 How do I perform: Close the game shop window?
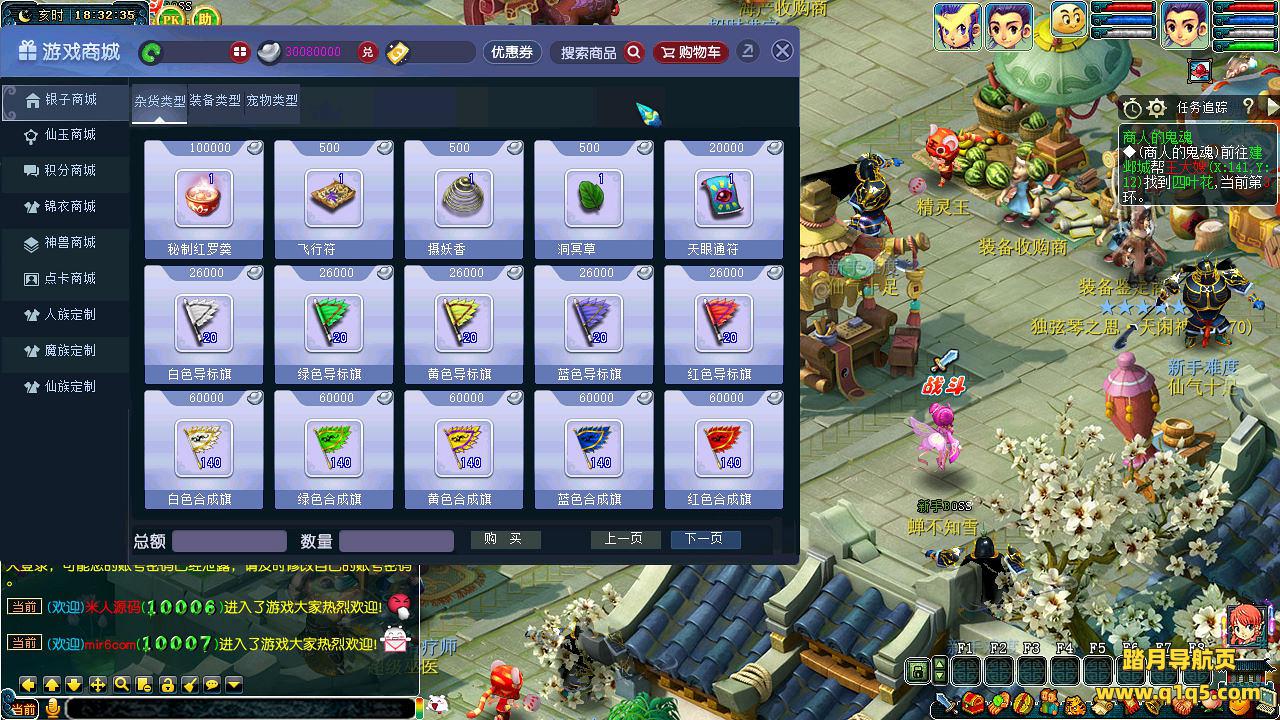(783, 51)
